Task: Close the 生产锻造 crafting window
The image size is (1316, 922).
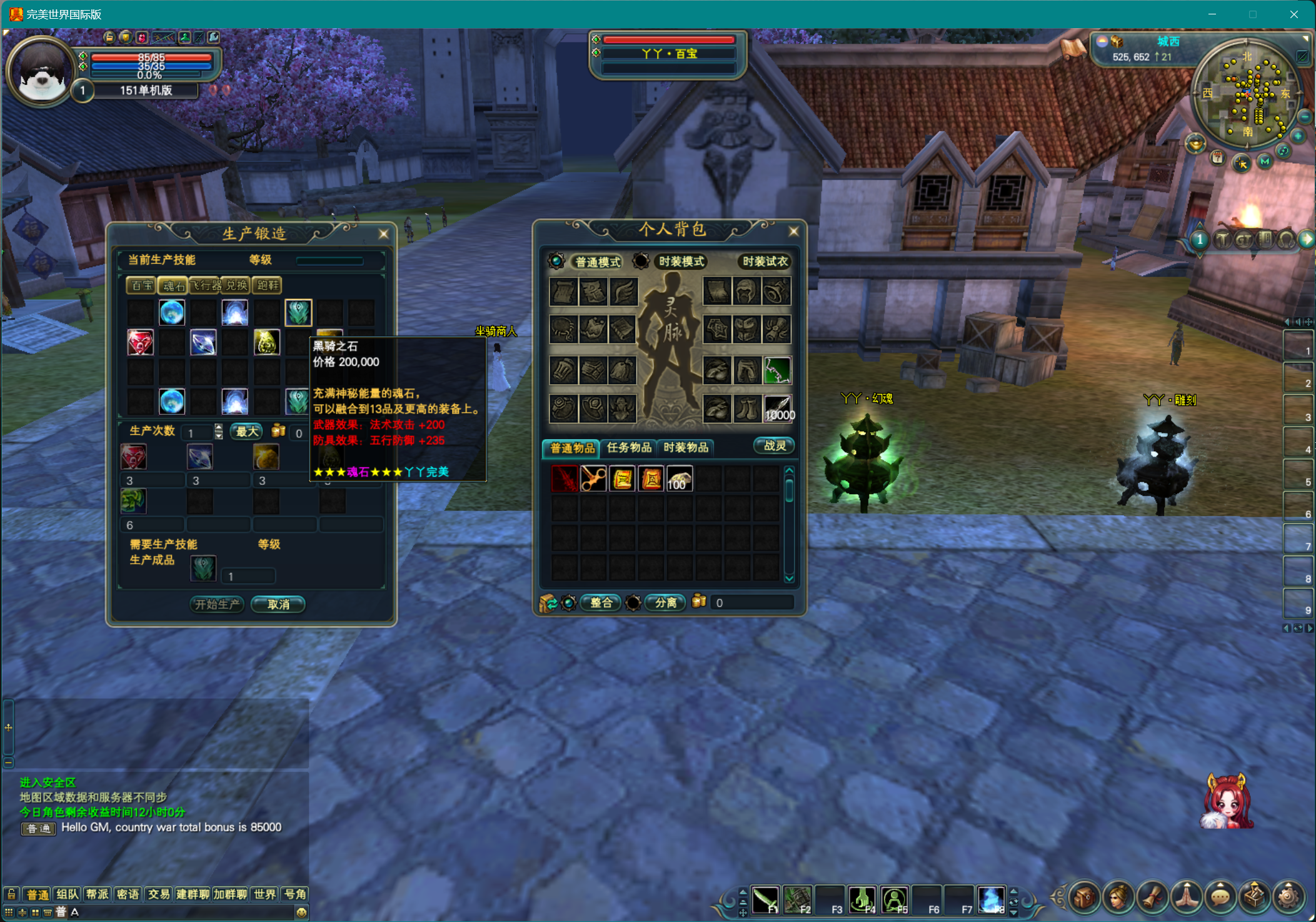Action: click(383, 234)
